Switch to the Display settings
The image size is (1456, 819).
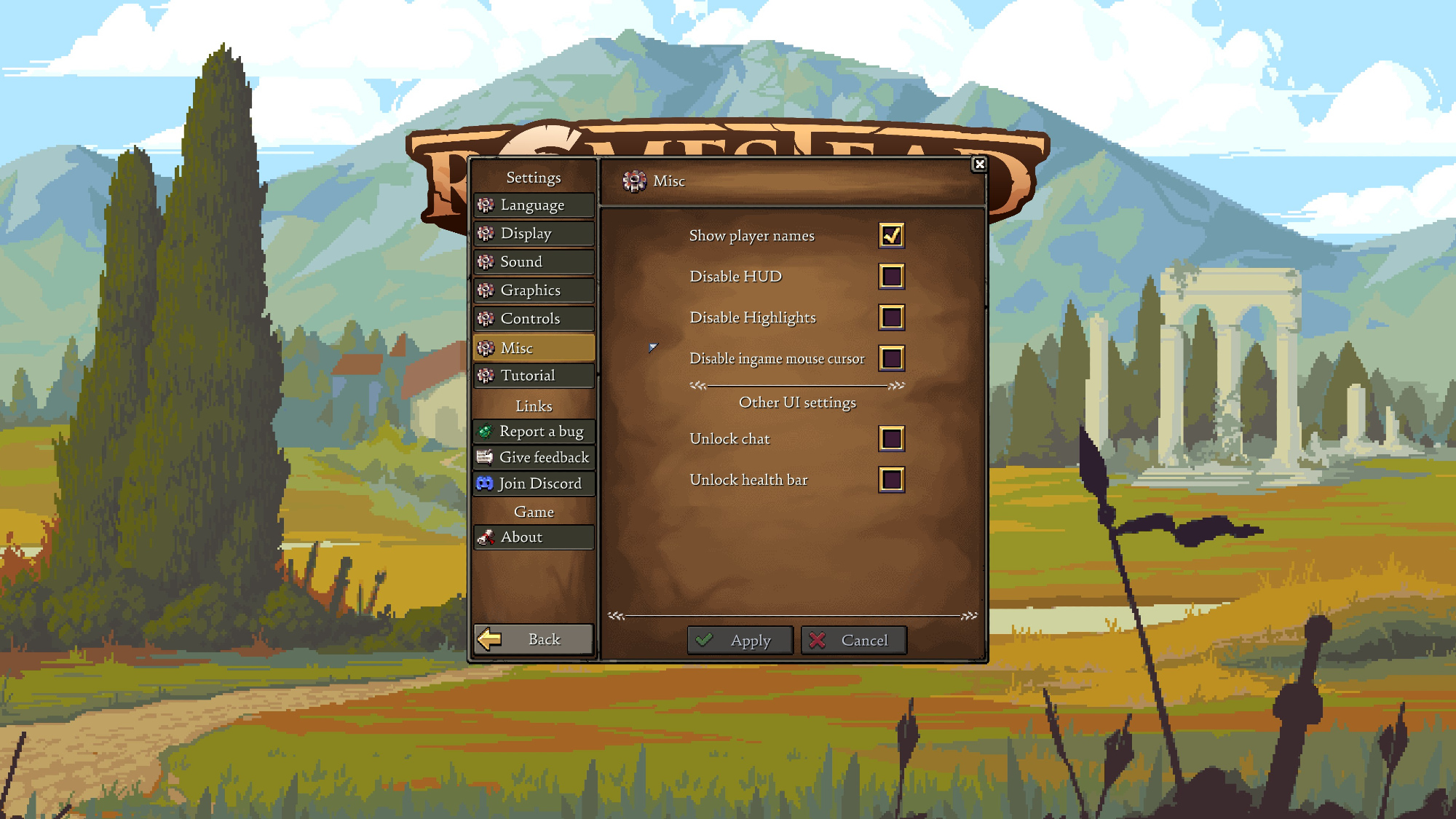[x=534, y=234]
